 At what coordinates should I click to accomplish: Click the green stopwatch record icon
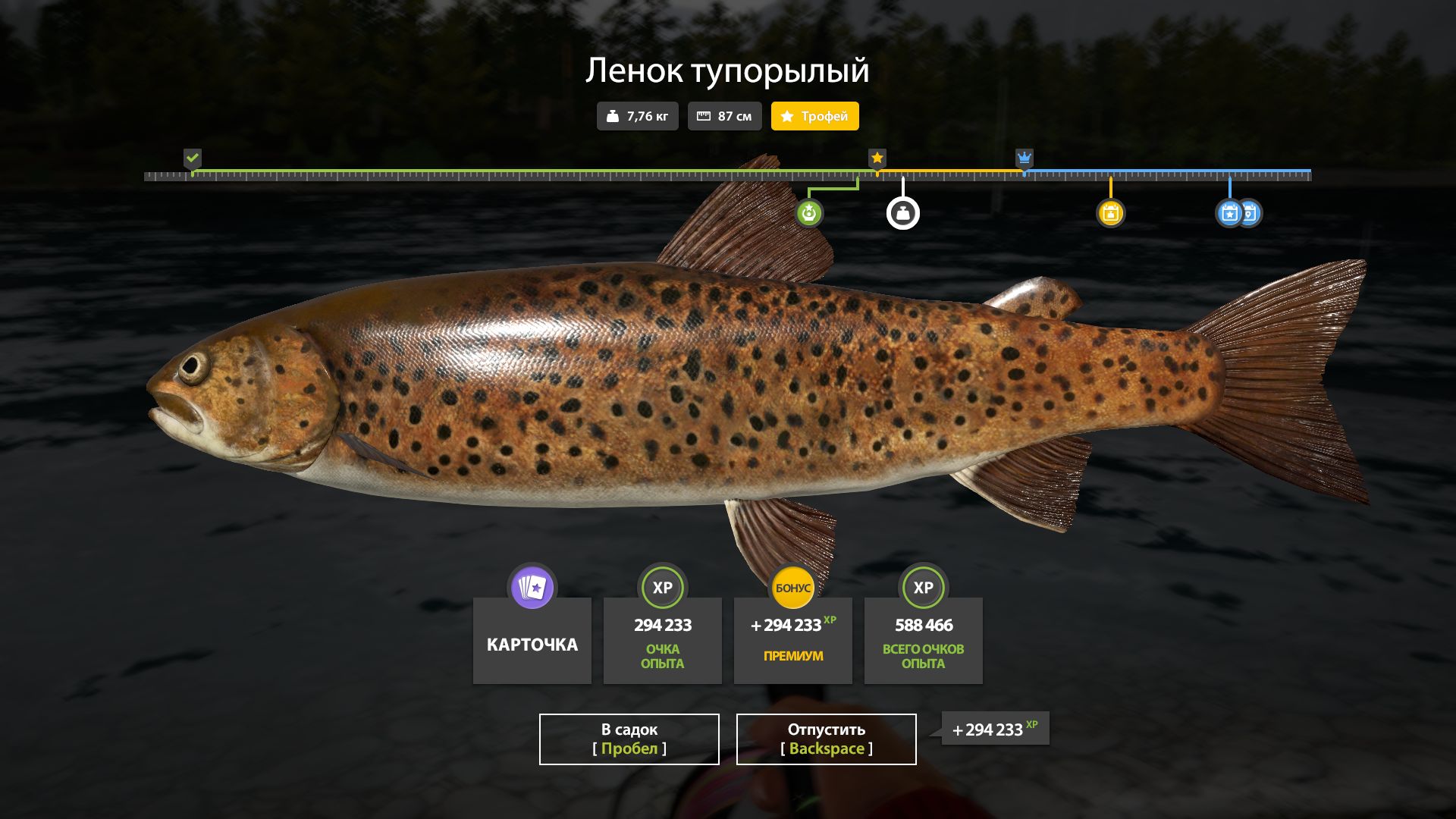(811, 212)
